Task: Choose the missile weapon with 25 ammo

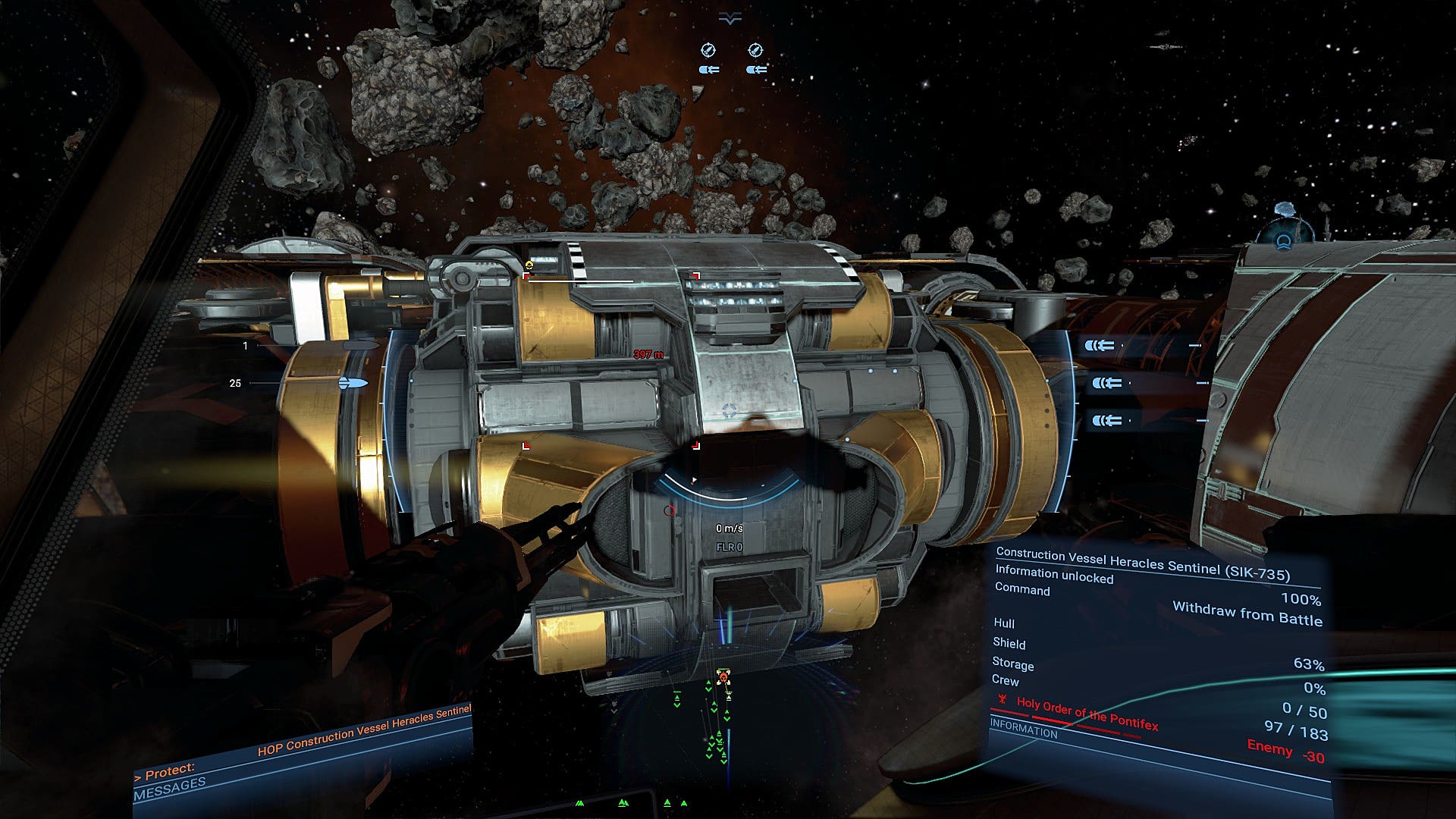Action: (352, 383)
